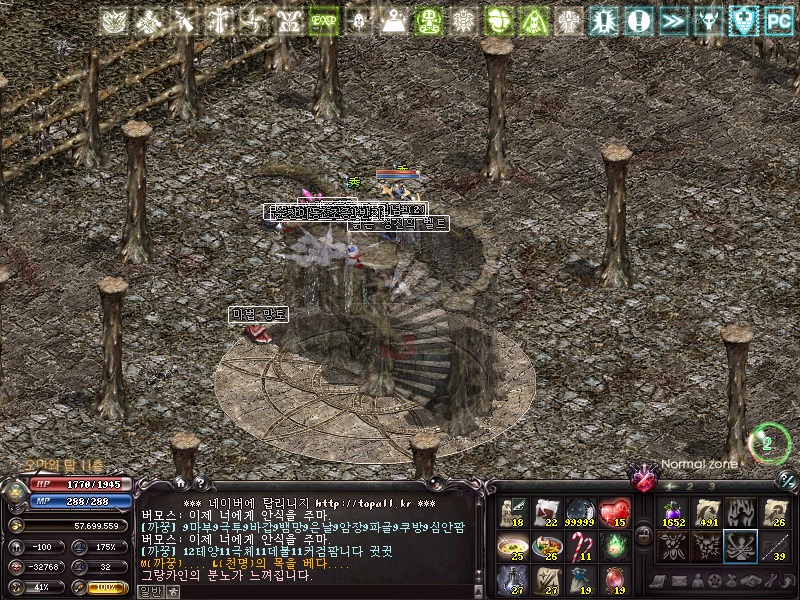Switch to hotbar page 2
Screen dimensions: 800x600
coord(689,486)
